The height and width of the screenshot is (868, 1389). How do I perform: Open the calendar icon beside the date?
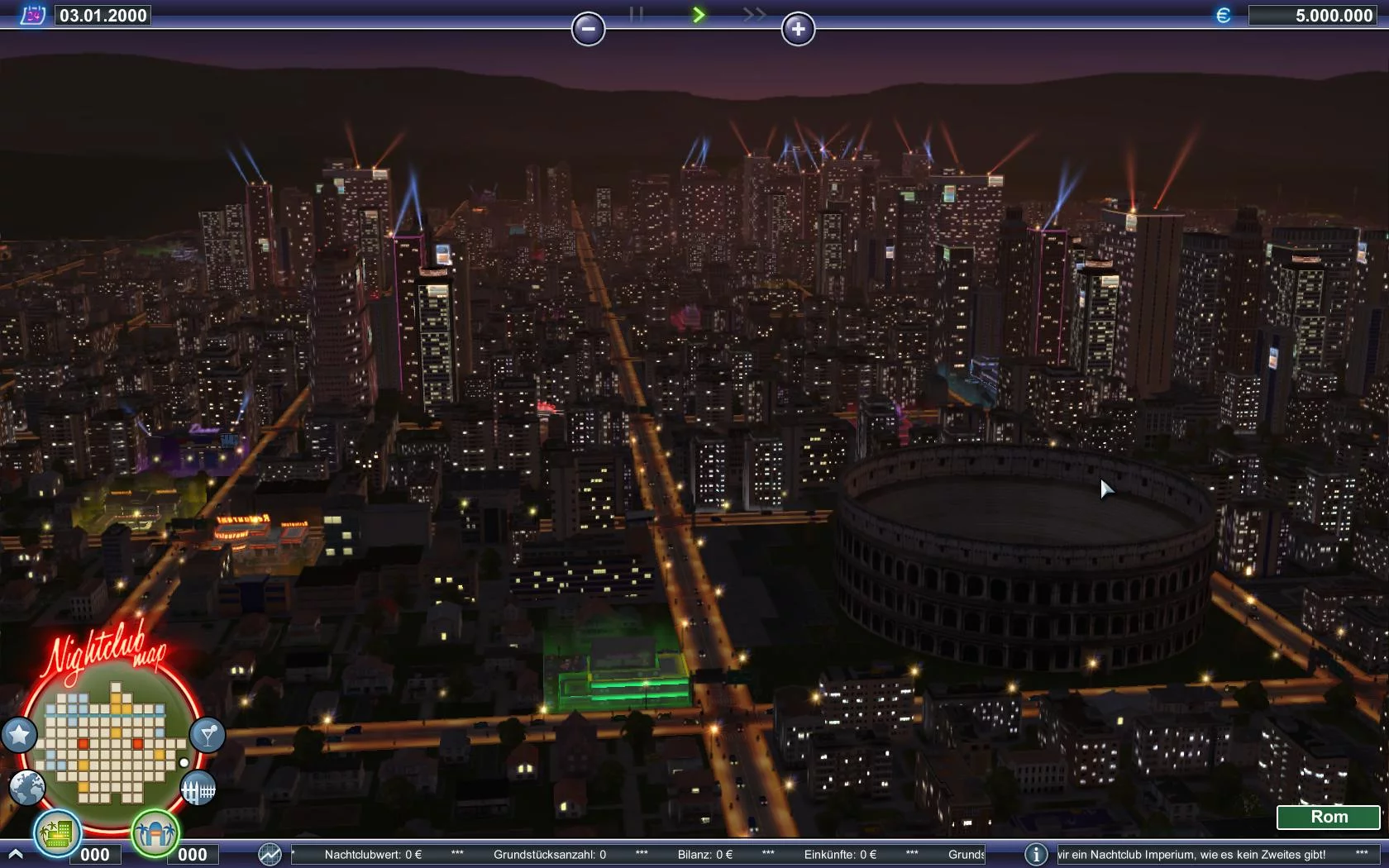click(x=32, y=15)
